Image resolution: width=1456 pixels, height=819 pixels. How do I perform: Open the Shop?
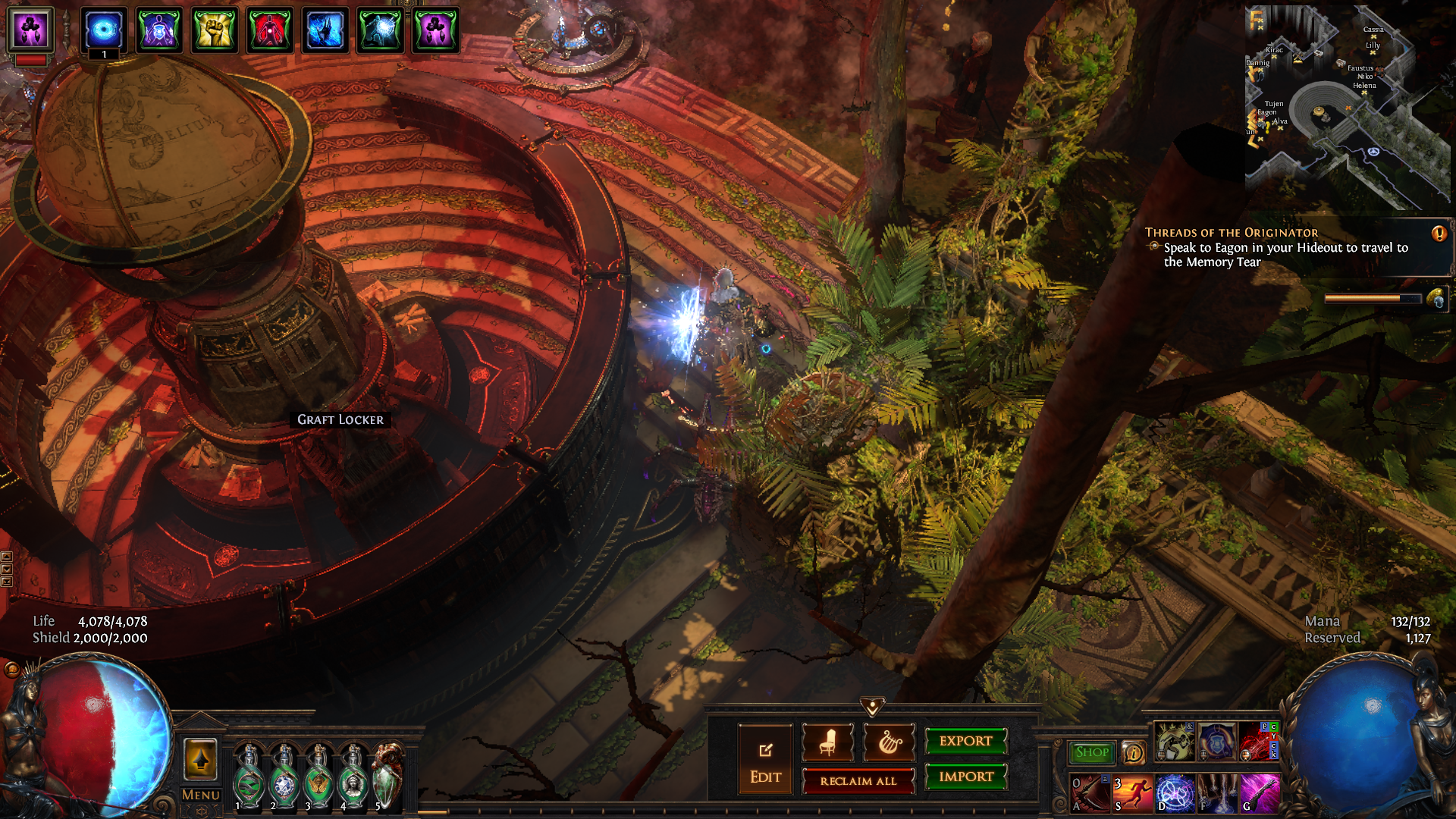point(1091,752)
